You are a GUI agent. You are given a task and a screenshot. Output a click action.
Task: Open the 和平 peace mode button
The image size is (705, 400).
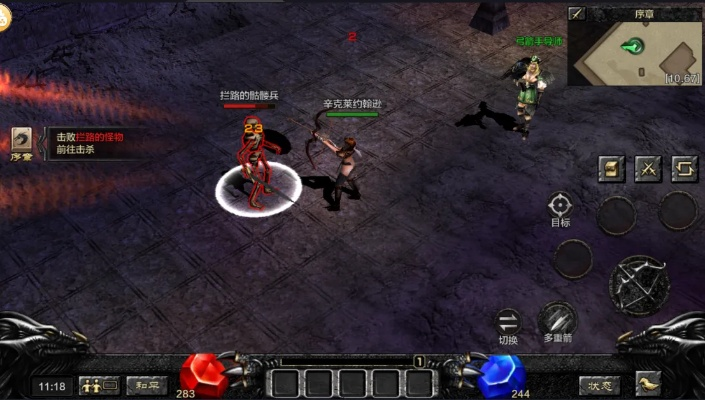(x=146, y=385)
